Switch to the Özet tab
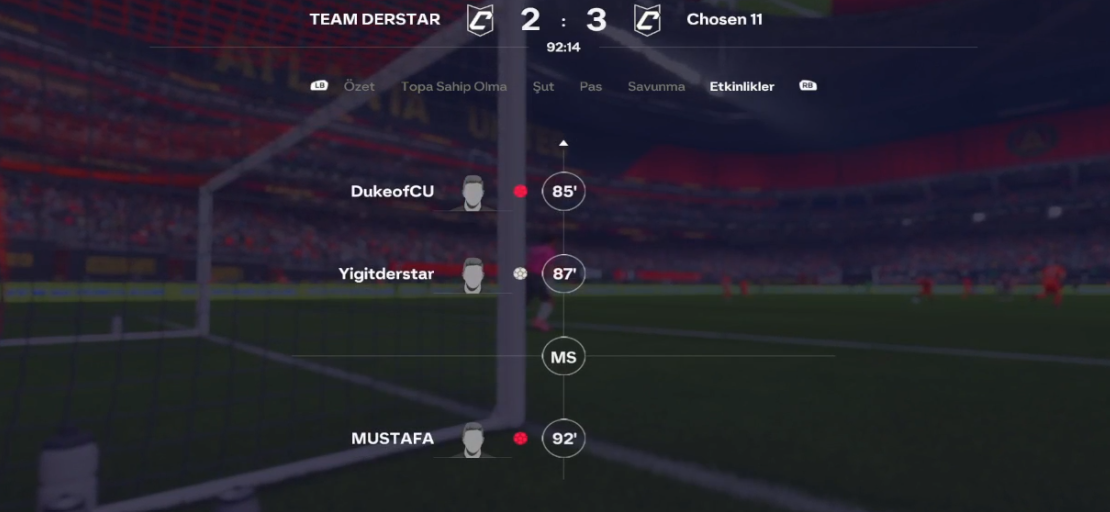The width and height of the screenshot is (1110, 512). tap(359, 87)
